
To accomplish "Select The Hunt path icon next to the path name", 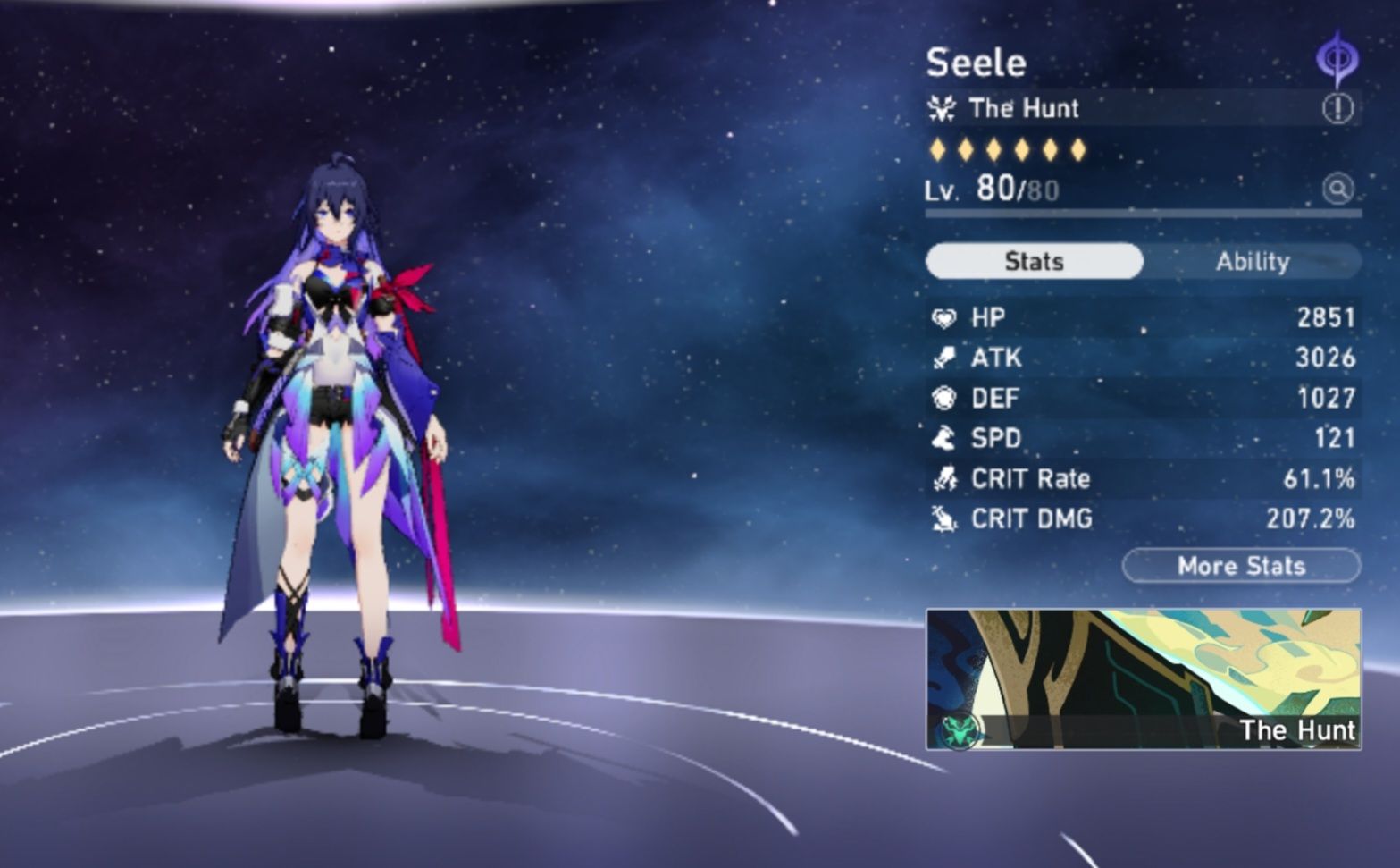I will 944,108.
